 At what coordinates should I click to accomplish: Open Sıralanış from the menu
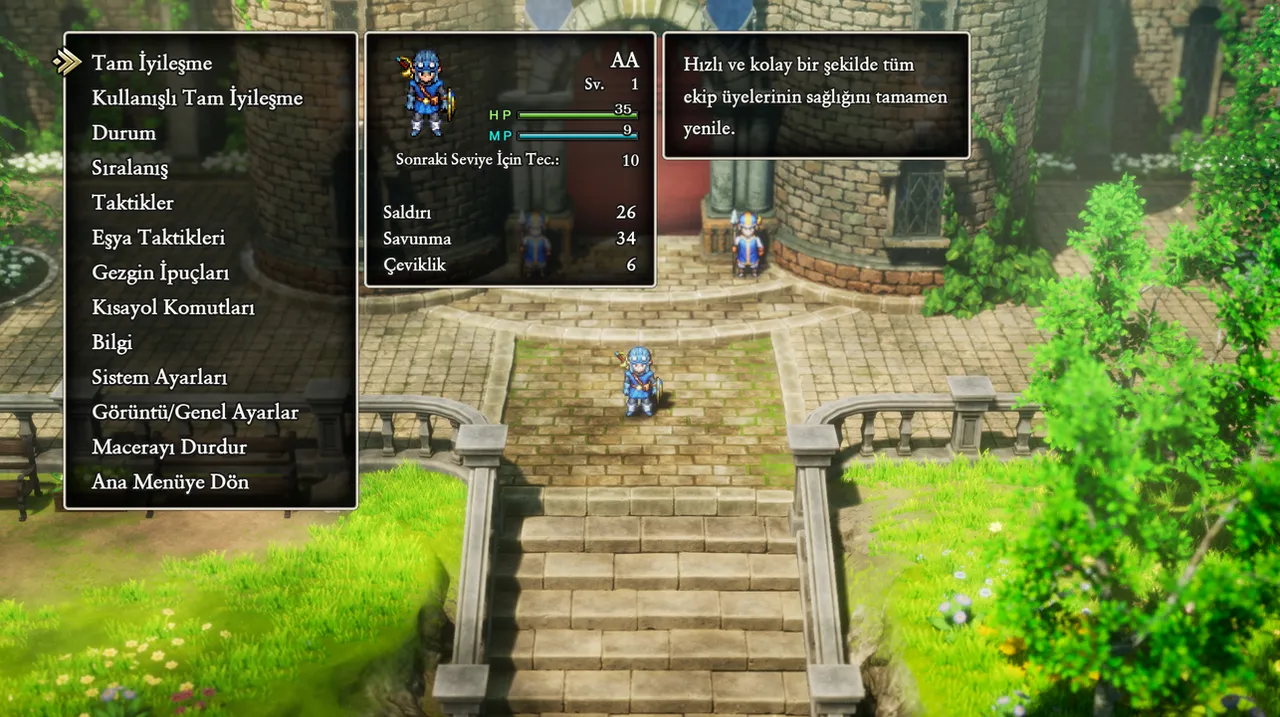130,168
